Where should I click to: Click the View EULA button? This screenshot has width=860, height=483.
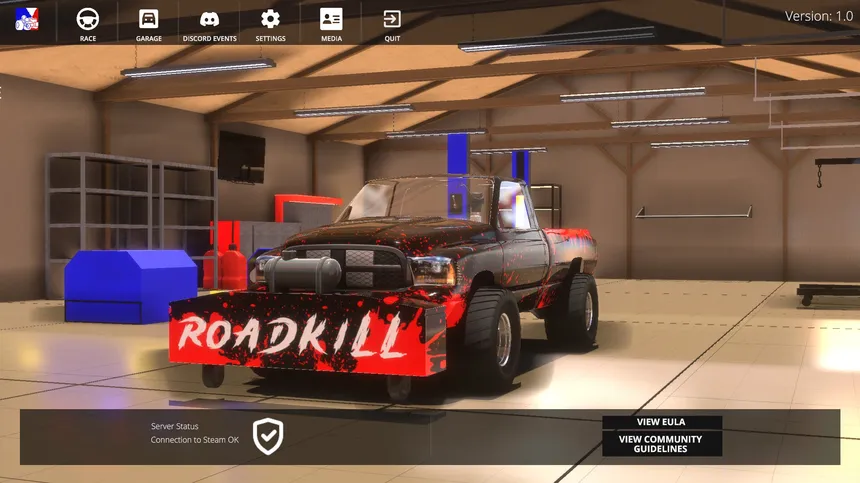pos(661,422)
